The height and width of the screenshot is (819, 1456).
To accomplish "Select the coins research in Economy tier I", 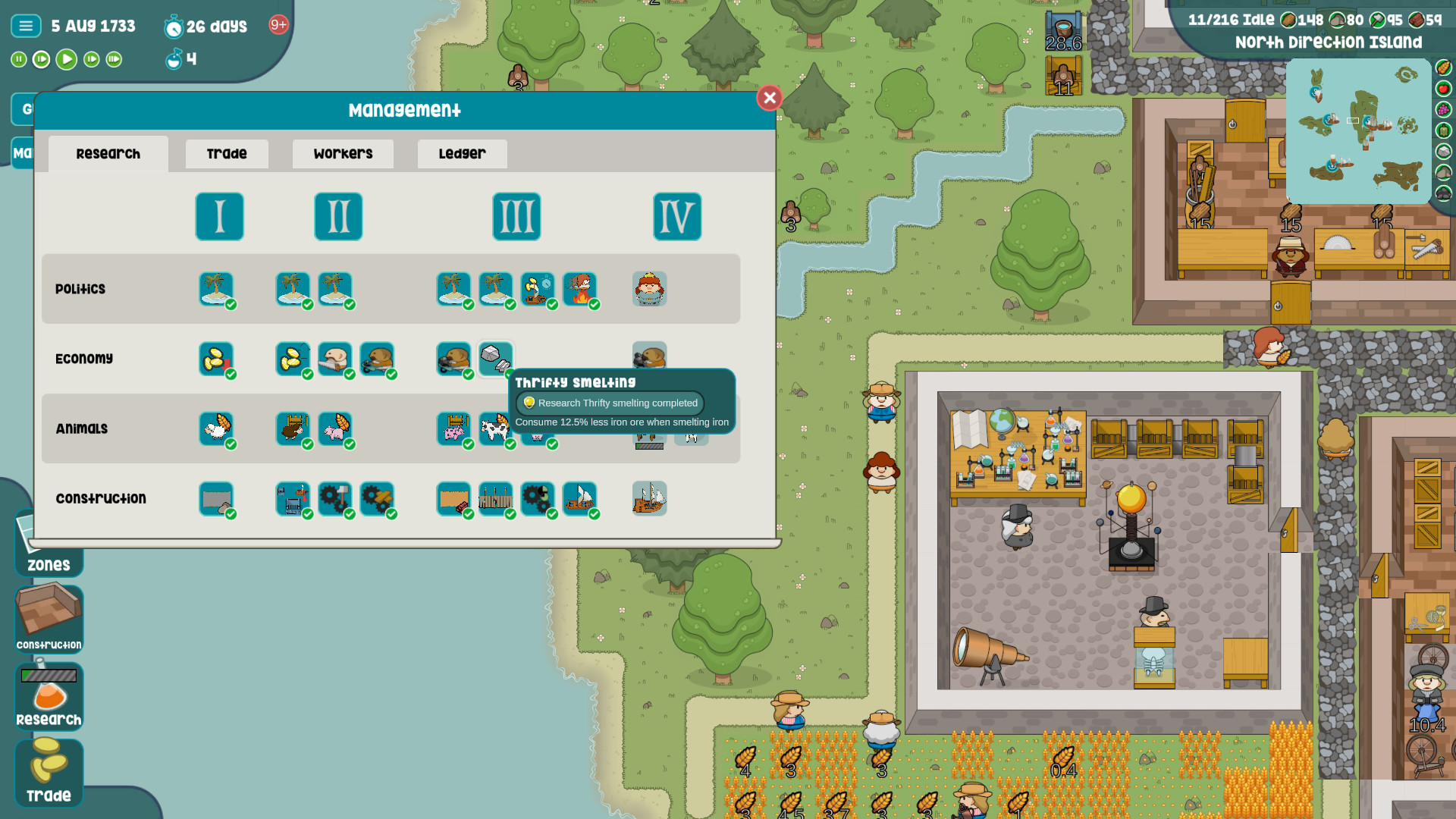I will [x=217, y=359].
